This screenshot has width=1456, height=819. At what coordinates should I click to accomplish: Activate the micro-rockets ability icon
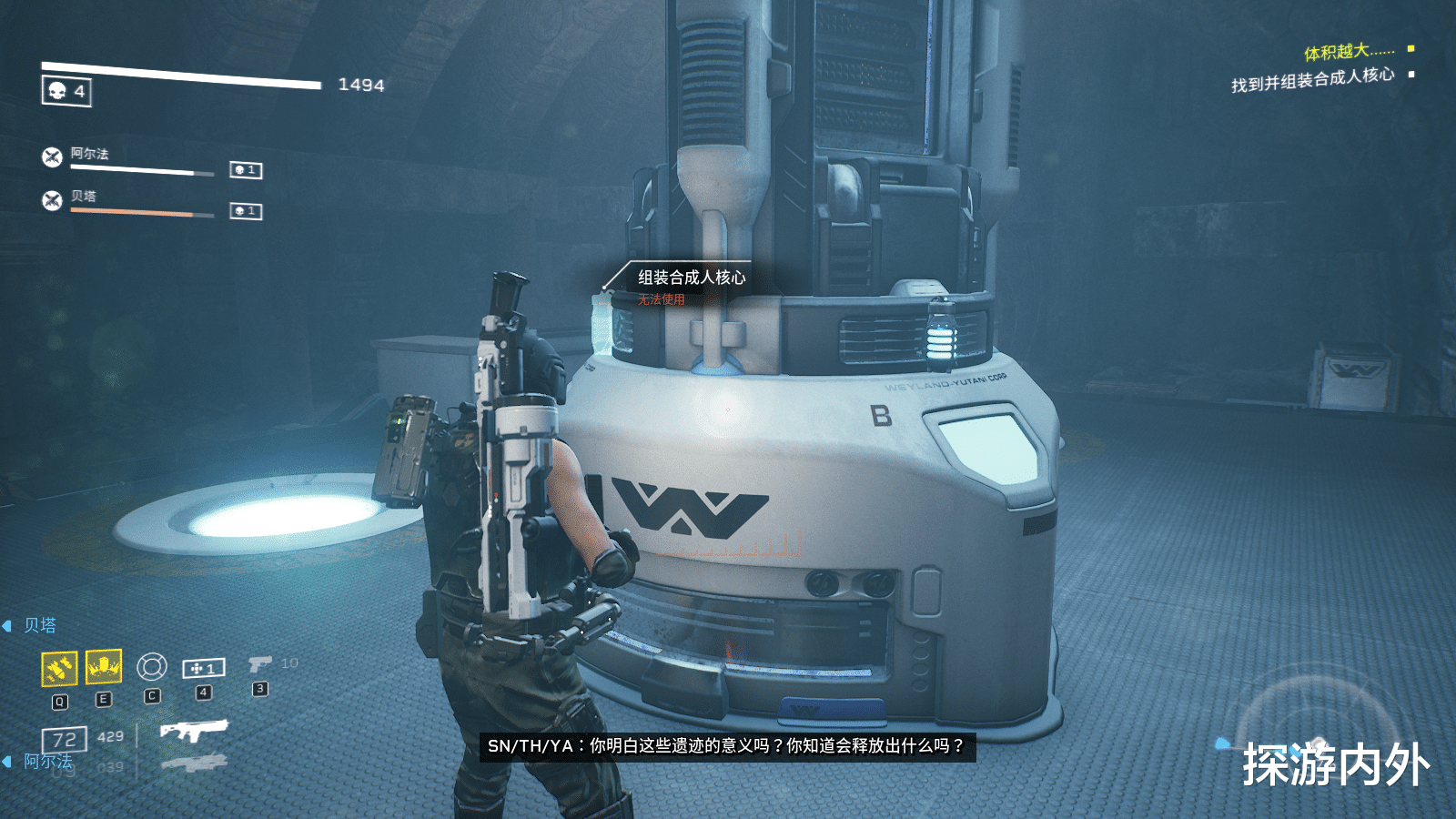(59, 669)
